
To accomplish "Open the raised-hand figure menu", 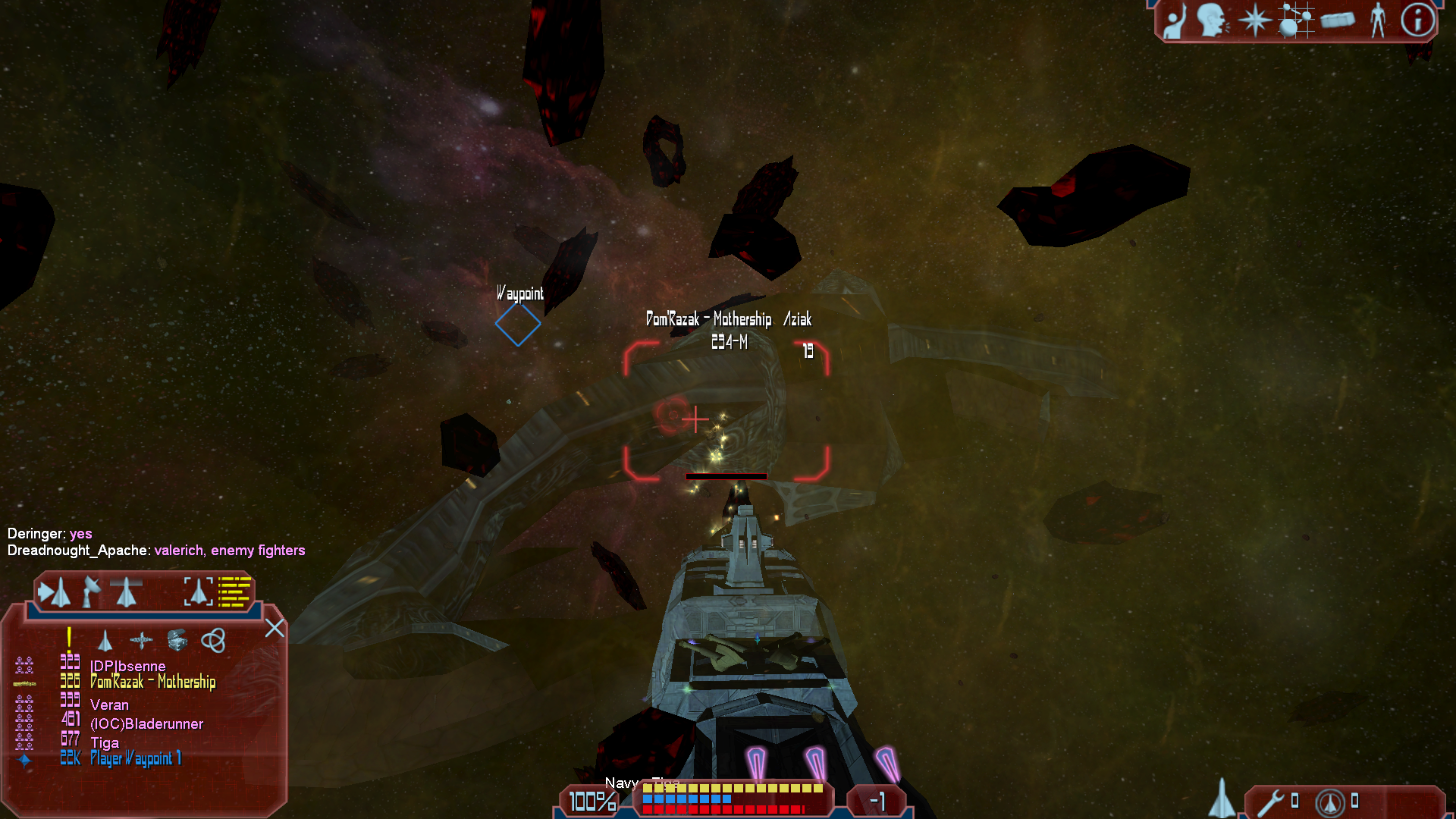I will 1175,21.
